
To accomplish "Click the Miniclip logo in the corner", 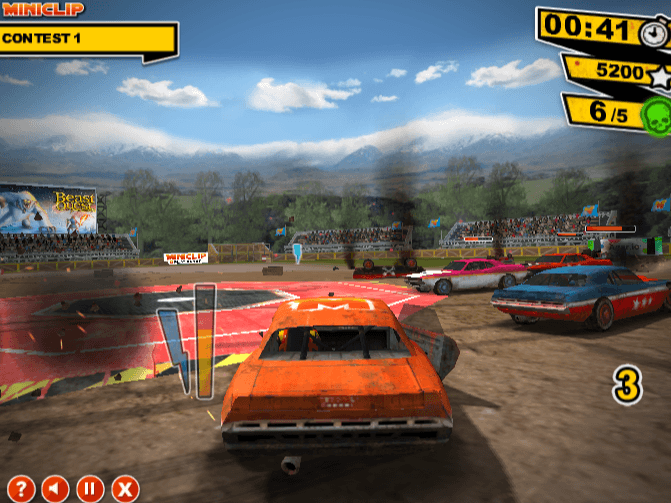I will [43, 9].
